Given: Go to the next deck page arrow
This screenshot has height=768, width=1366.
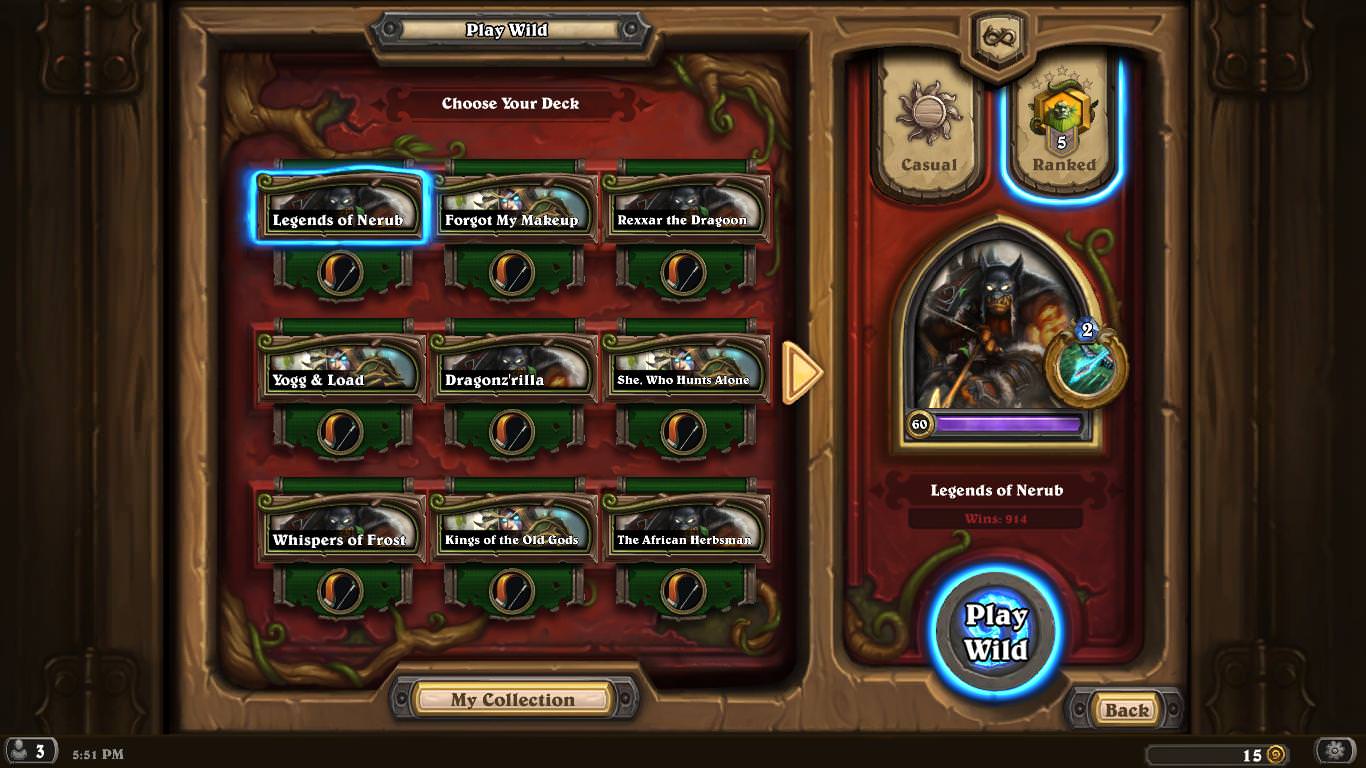Looking at the screenshot, I should point(801,372).
